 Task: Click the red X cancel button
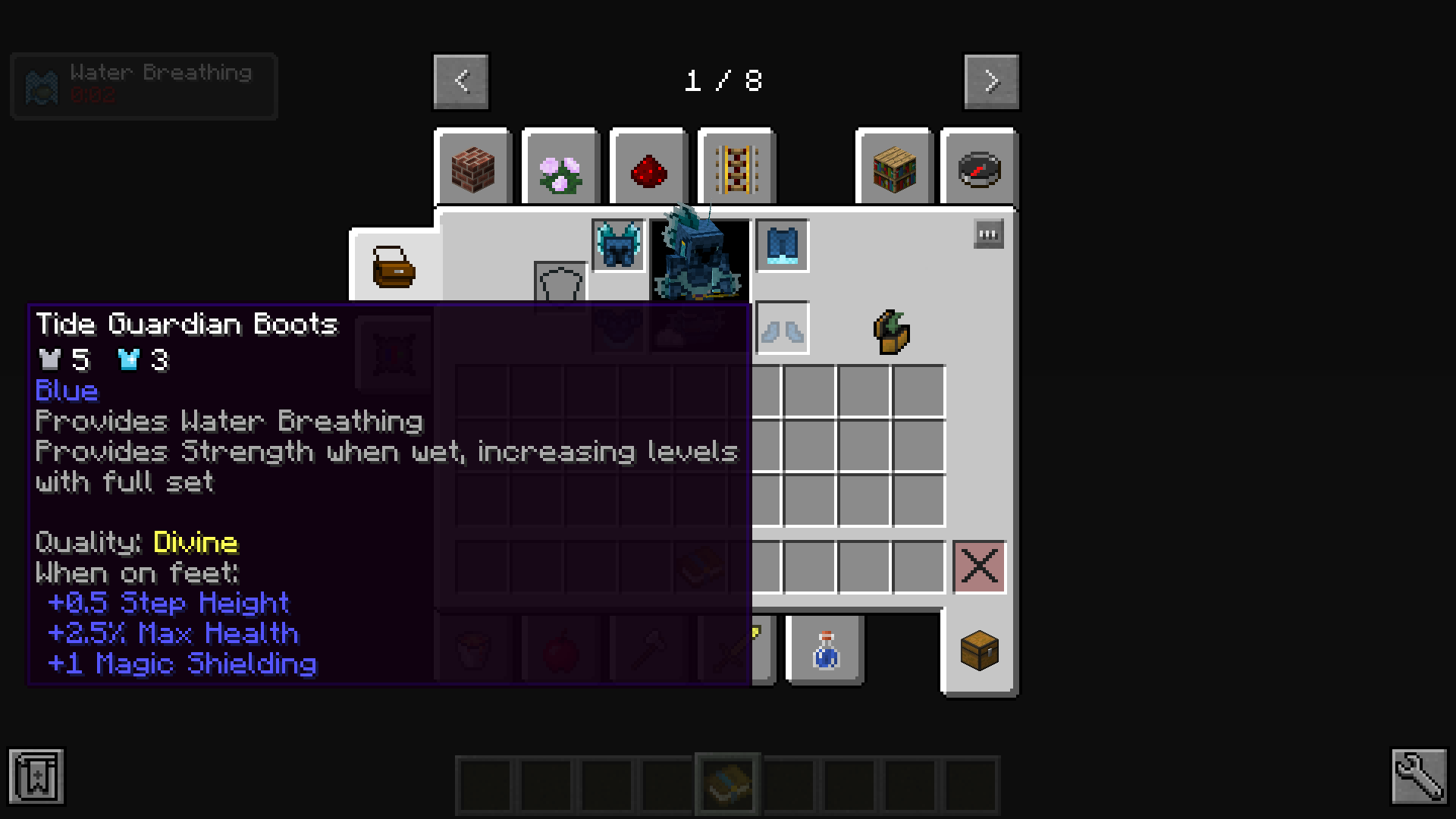(x=979, y=566)
